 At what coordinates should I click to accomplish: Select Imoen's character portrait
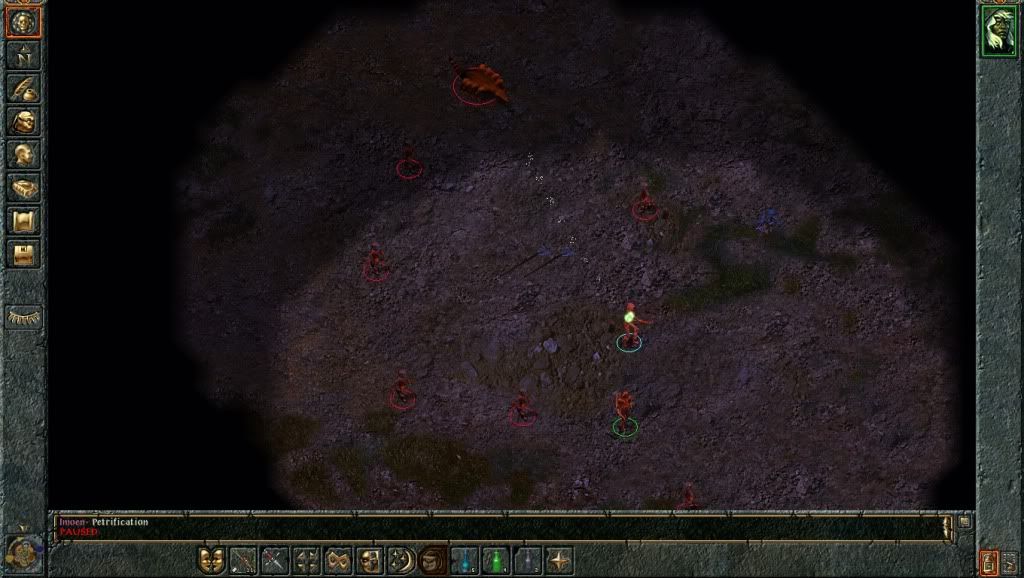tap(998, 31)
